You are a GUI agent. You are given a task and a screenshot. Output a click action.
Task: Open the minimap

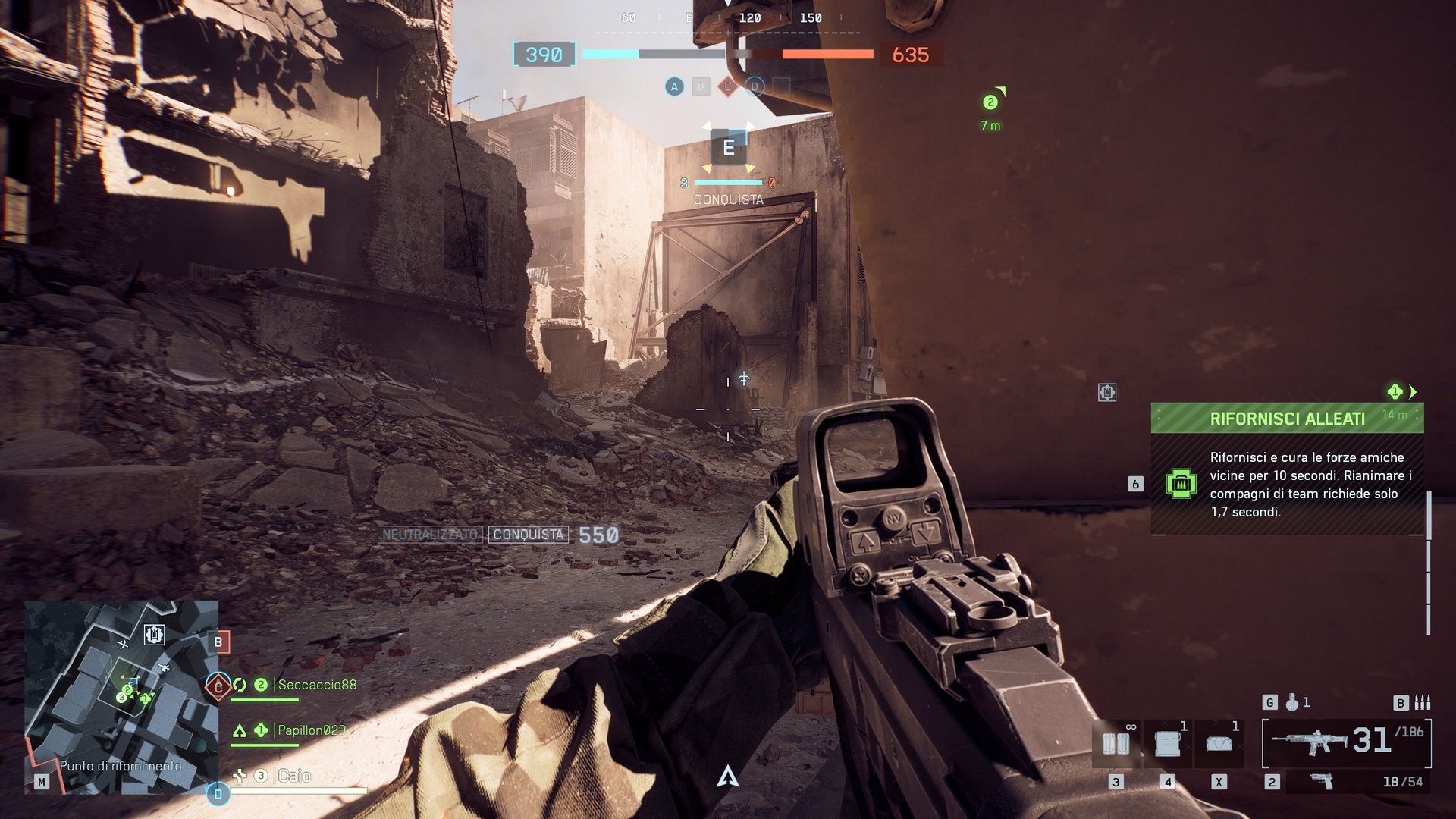coord(121,696)
